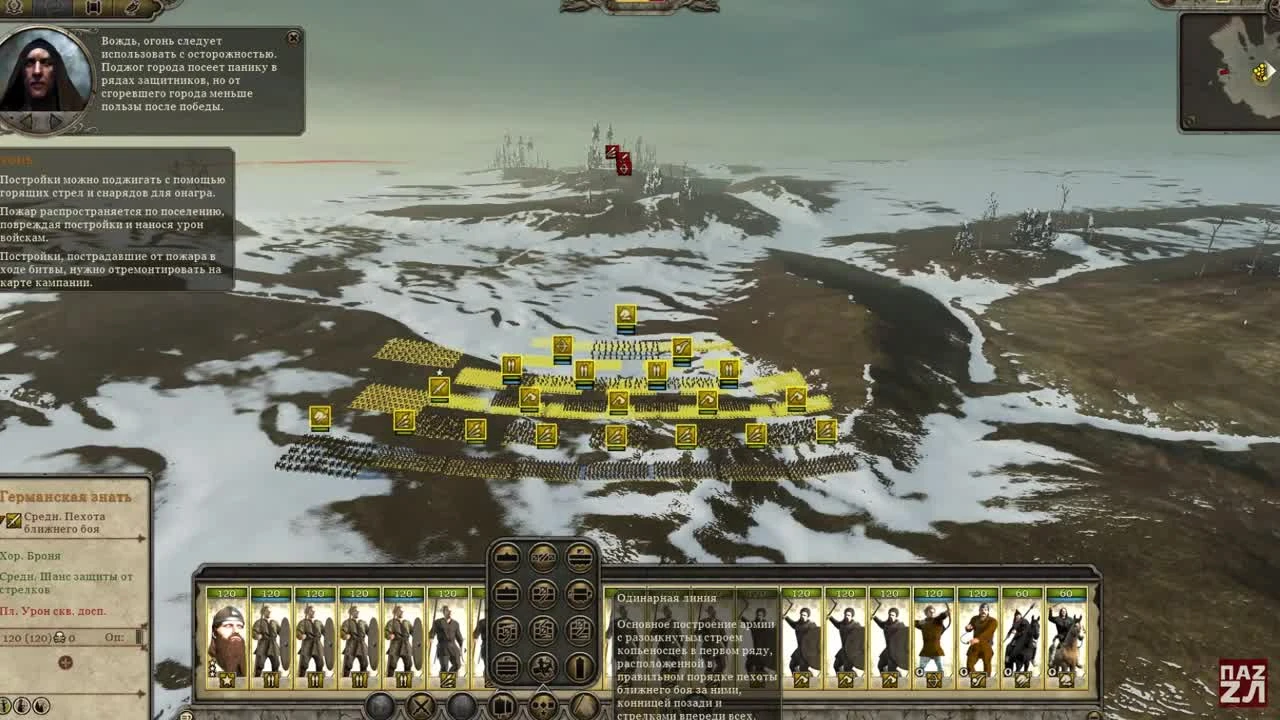Screen dimensions: 1280x720
Task: Toggle the two-column deployment formation button
Action: (x=580, y=593)
